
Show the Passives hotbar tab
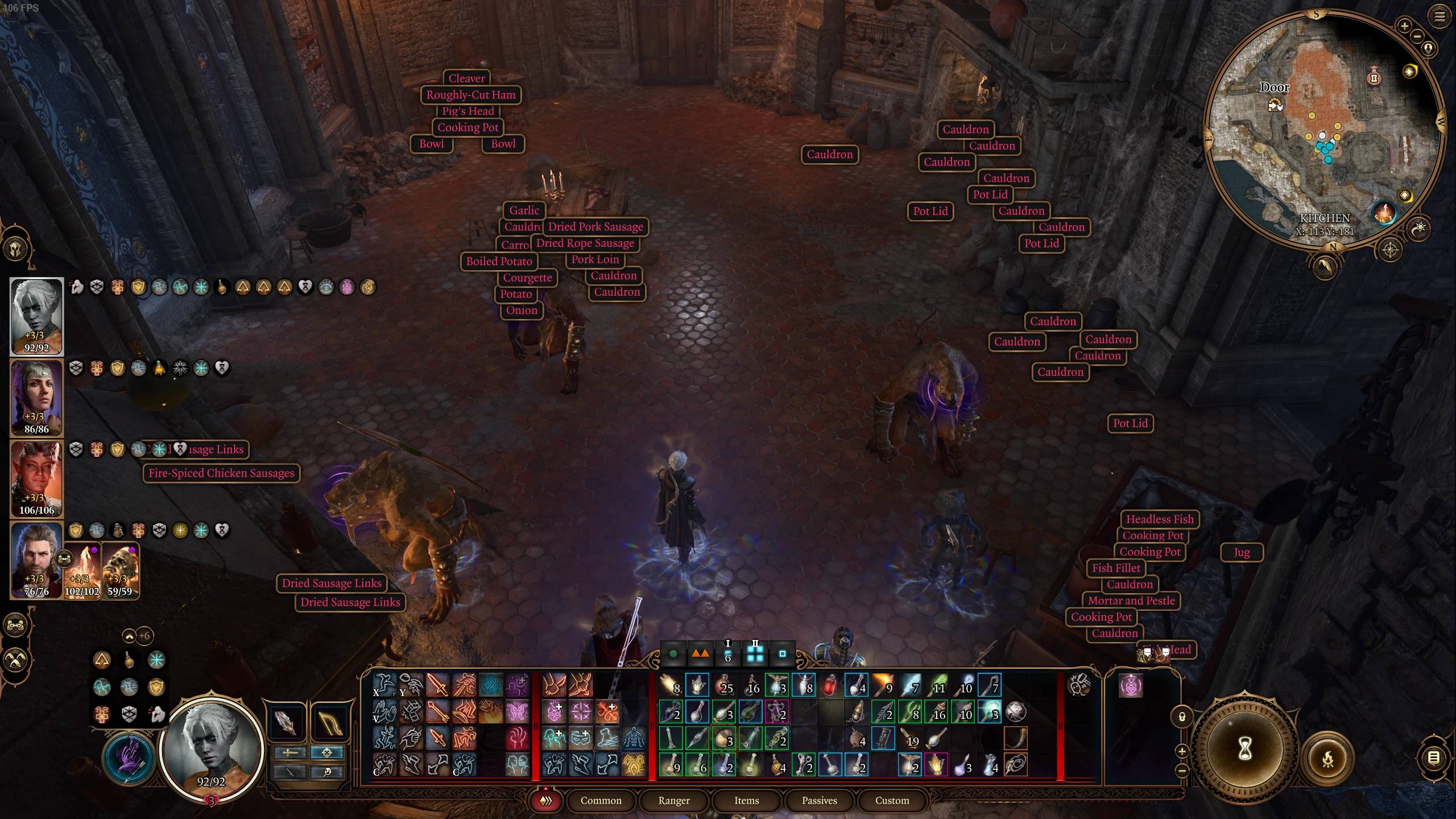coord(819,800)
